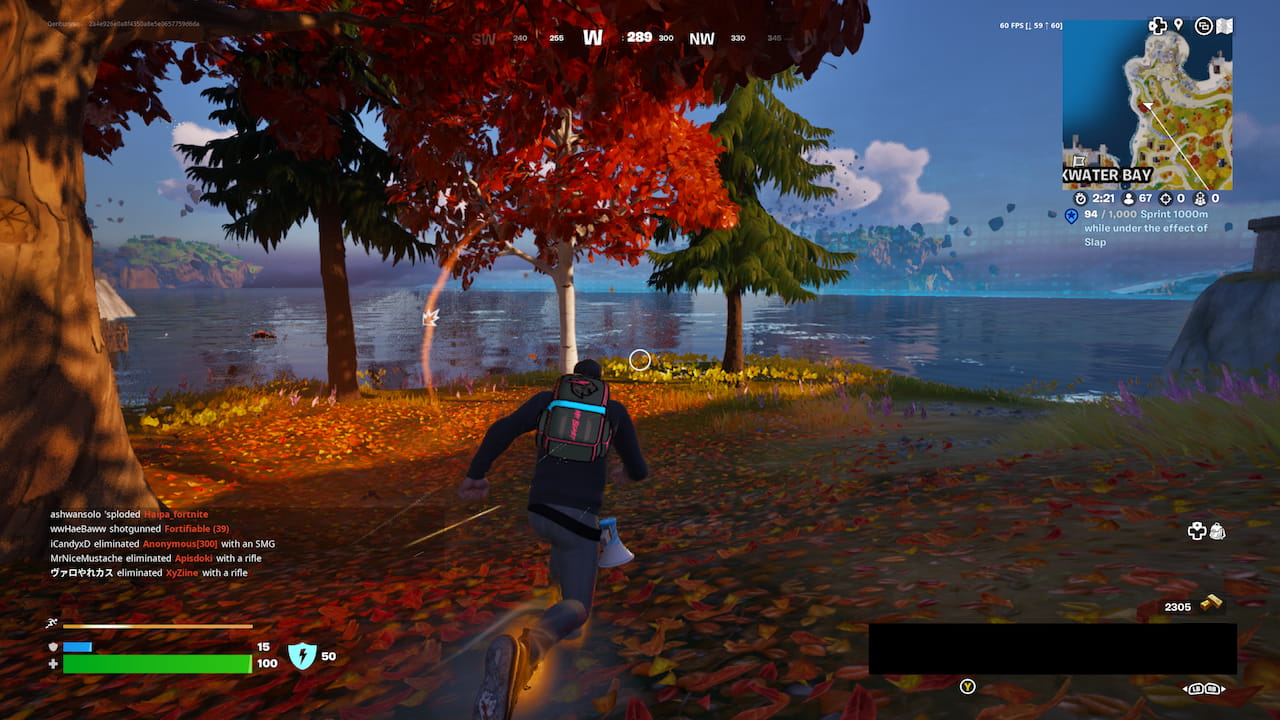The width and height of the screenshot is (1280, 720).
Task: Open the minimap showing Slackwater Bay
Action: pos(1147,105)
